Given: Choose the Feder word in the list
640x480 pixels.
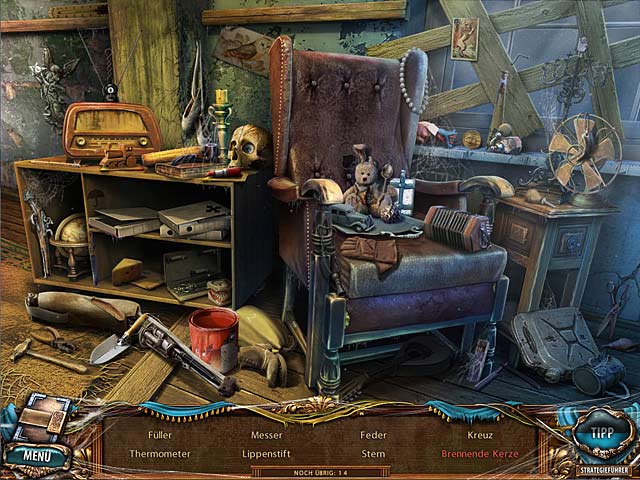Looking at the screenshot, I should coord(373,435).
